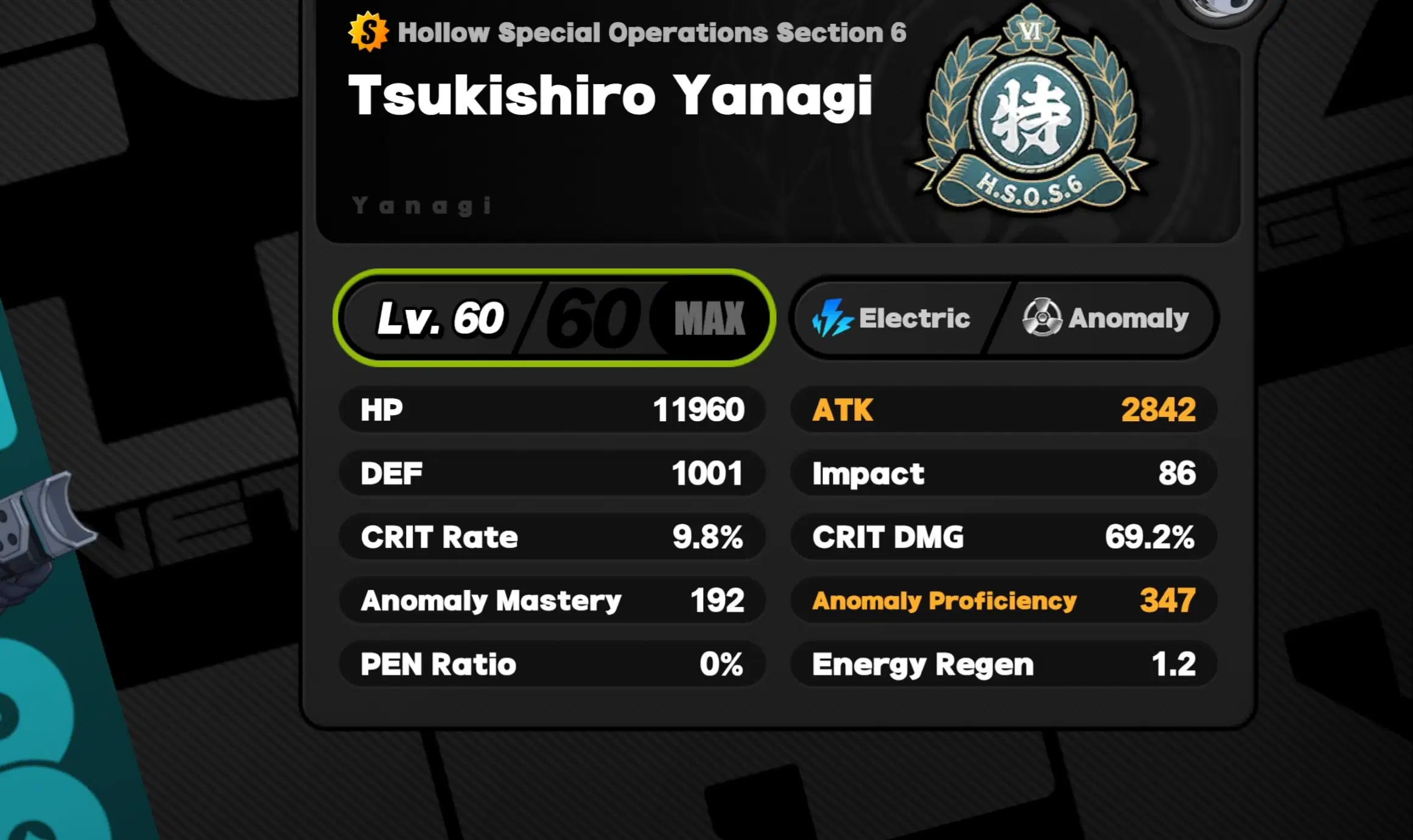Open the H.S.O.S.6 faction emblem

coord(1031,113)
